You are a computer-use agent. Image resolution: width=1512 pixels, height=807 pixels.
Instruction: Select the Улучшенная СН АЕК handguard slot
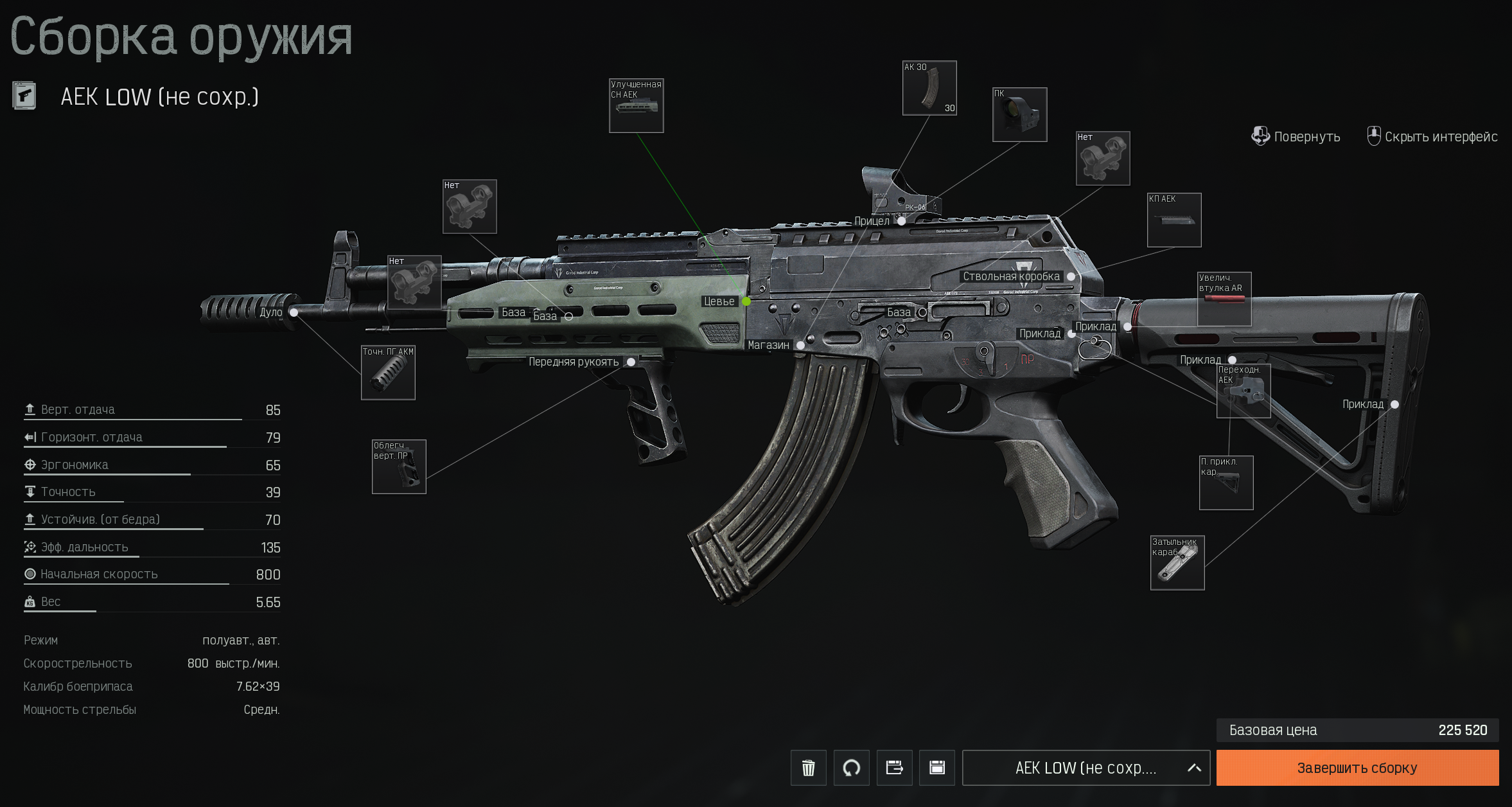[x=636, y=106]
